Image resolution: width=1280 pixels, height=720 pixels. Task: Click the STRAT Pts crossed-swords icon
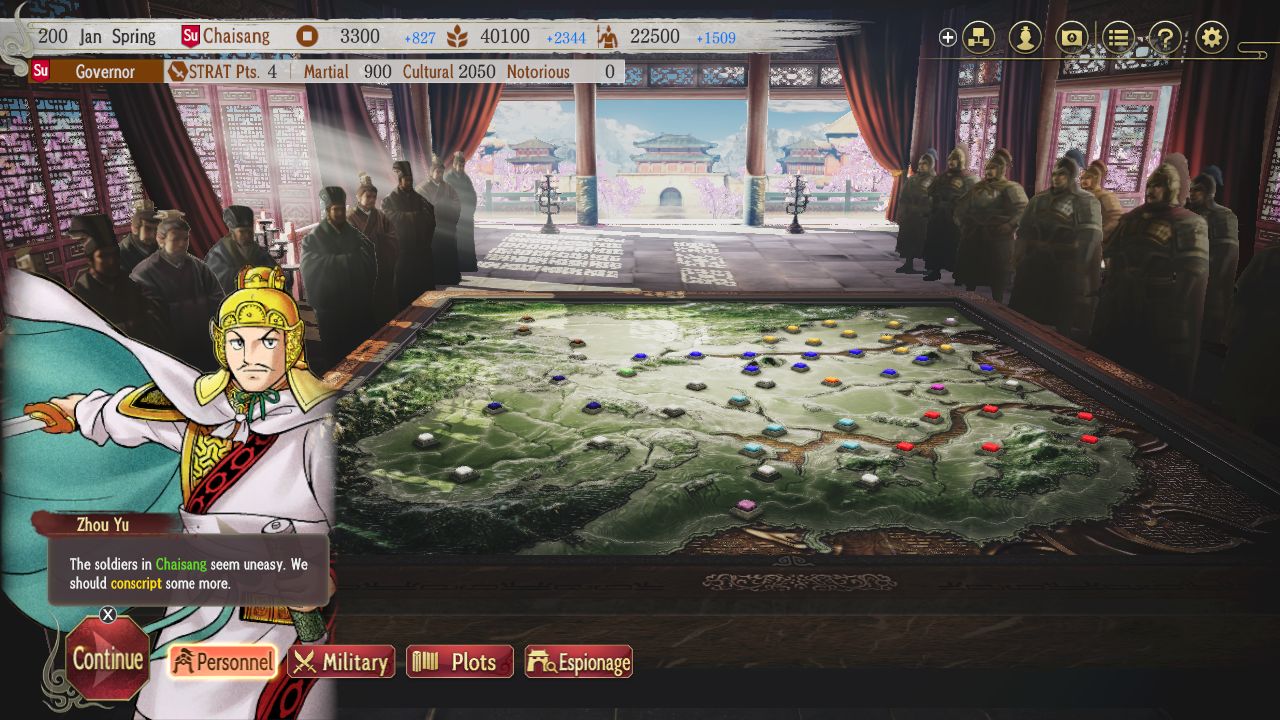pyautogui.click(x=177, y=72)
